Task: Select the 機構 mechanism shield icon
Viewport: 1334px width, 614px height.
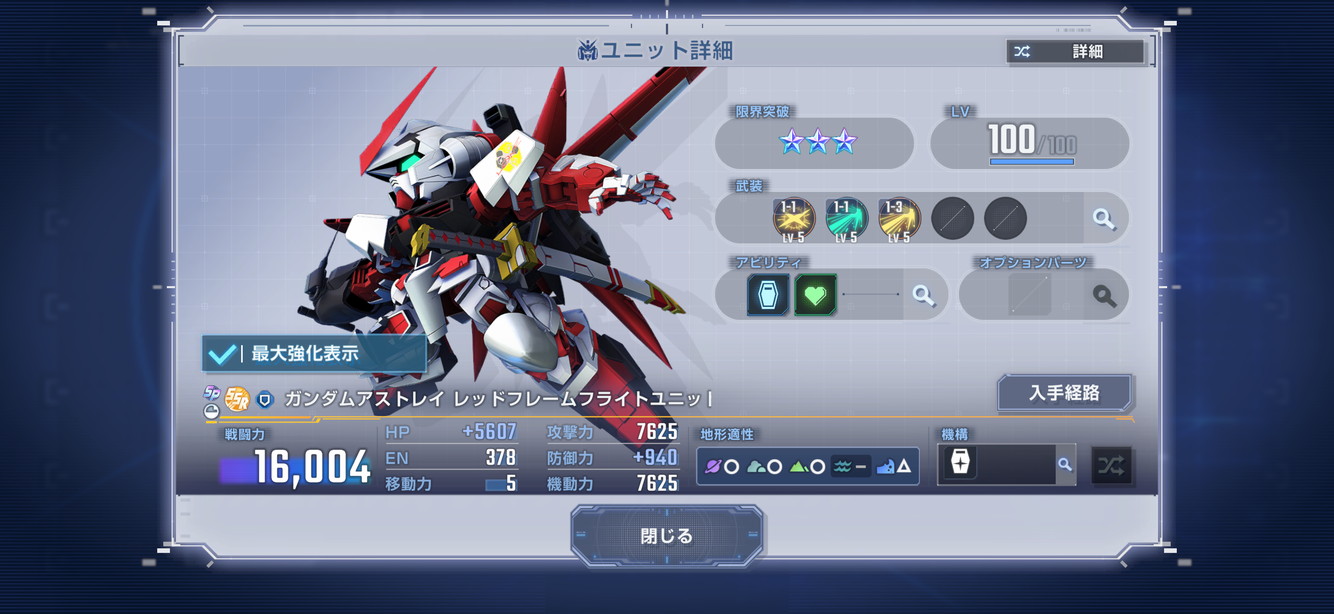Action: (960, 464)
